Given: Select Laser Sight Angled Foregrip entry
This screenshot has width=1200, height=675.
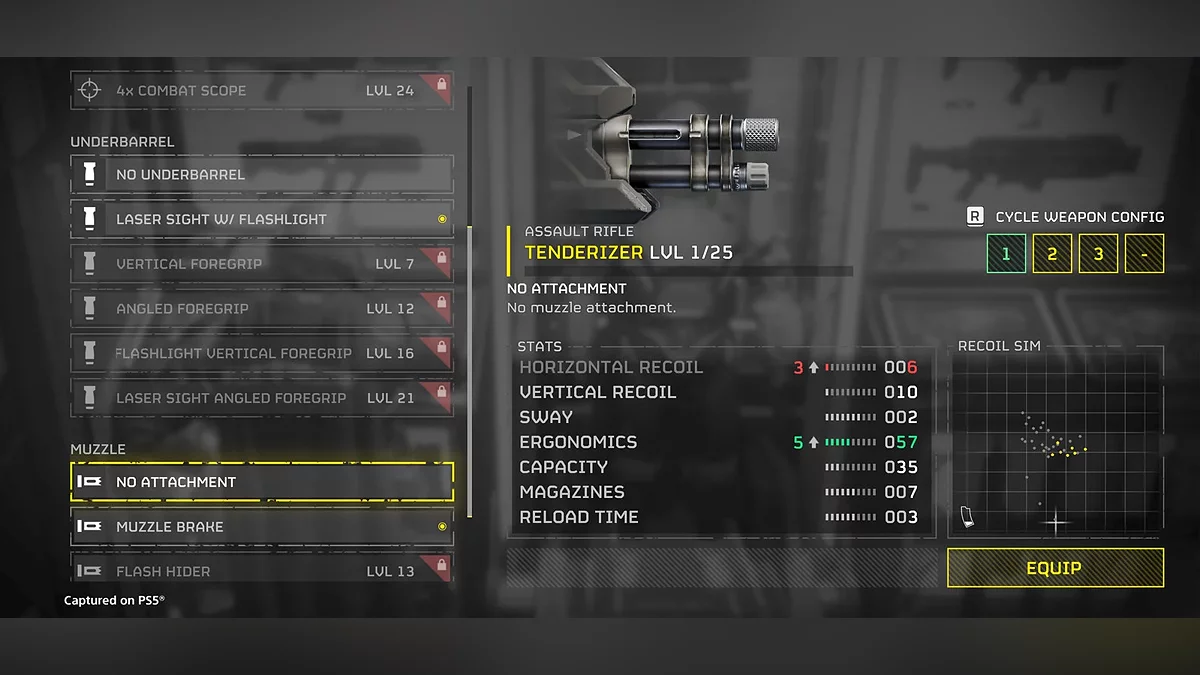Looking at the screenshot, I should click(262, 397).
